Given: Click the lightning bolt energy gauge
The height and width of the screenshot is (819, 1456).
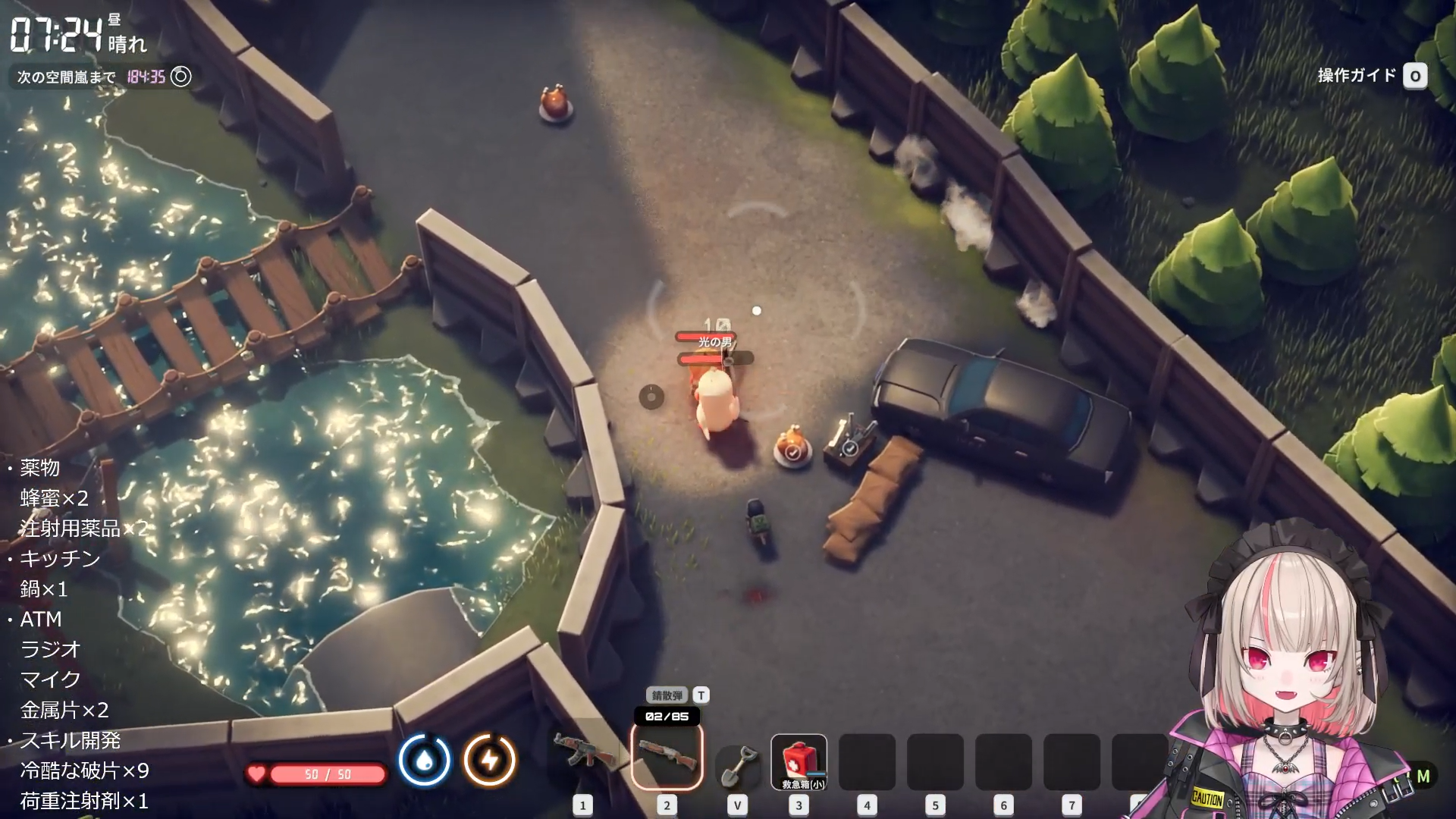Looking at the screenshot, I should click(x=490, y=760).
